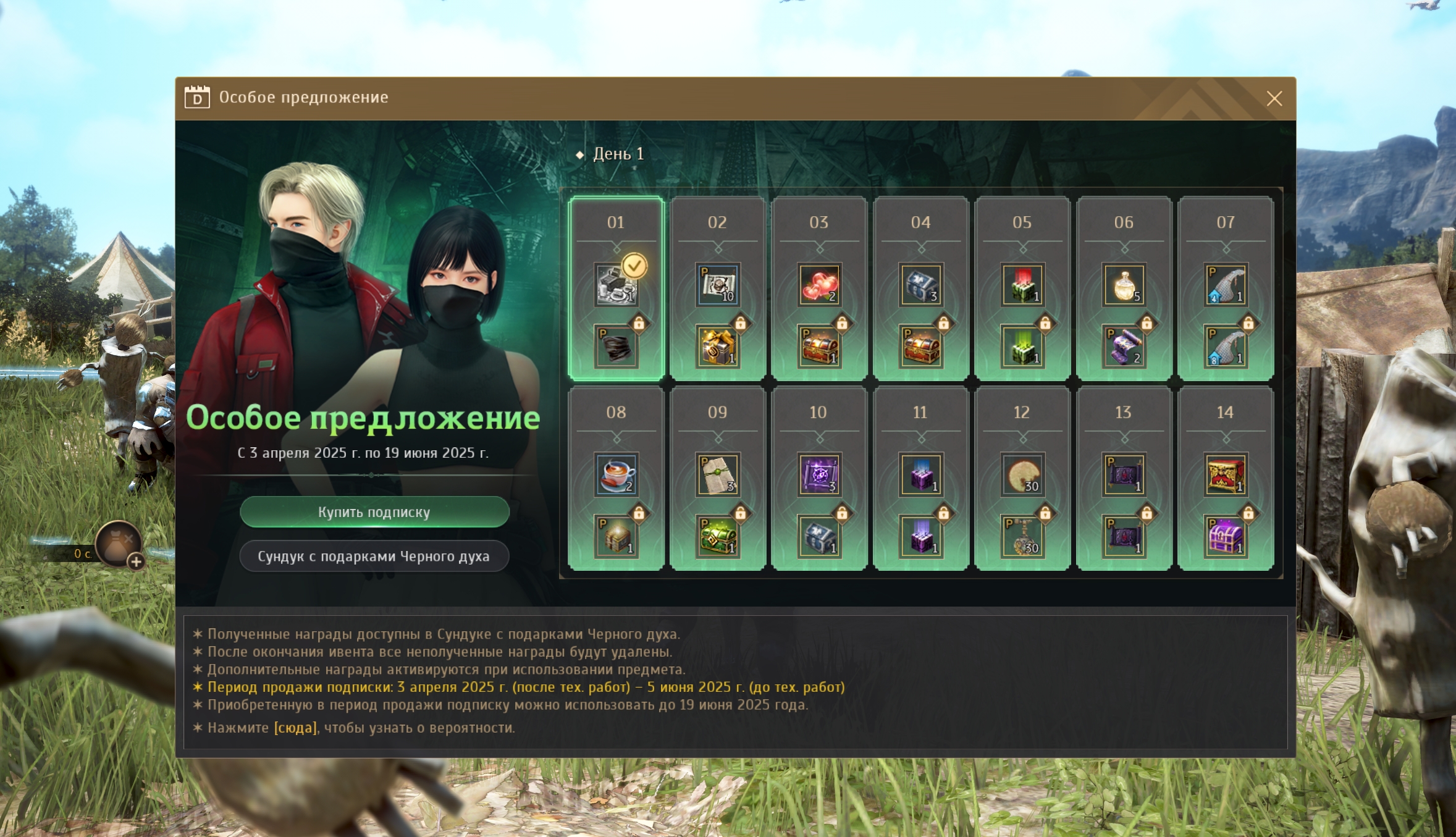Viewport: 1456px width, 837px height.
Task: Select the day 01 claimed reward icon
Action: click(616, 285)
